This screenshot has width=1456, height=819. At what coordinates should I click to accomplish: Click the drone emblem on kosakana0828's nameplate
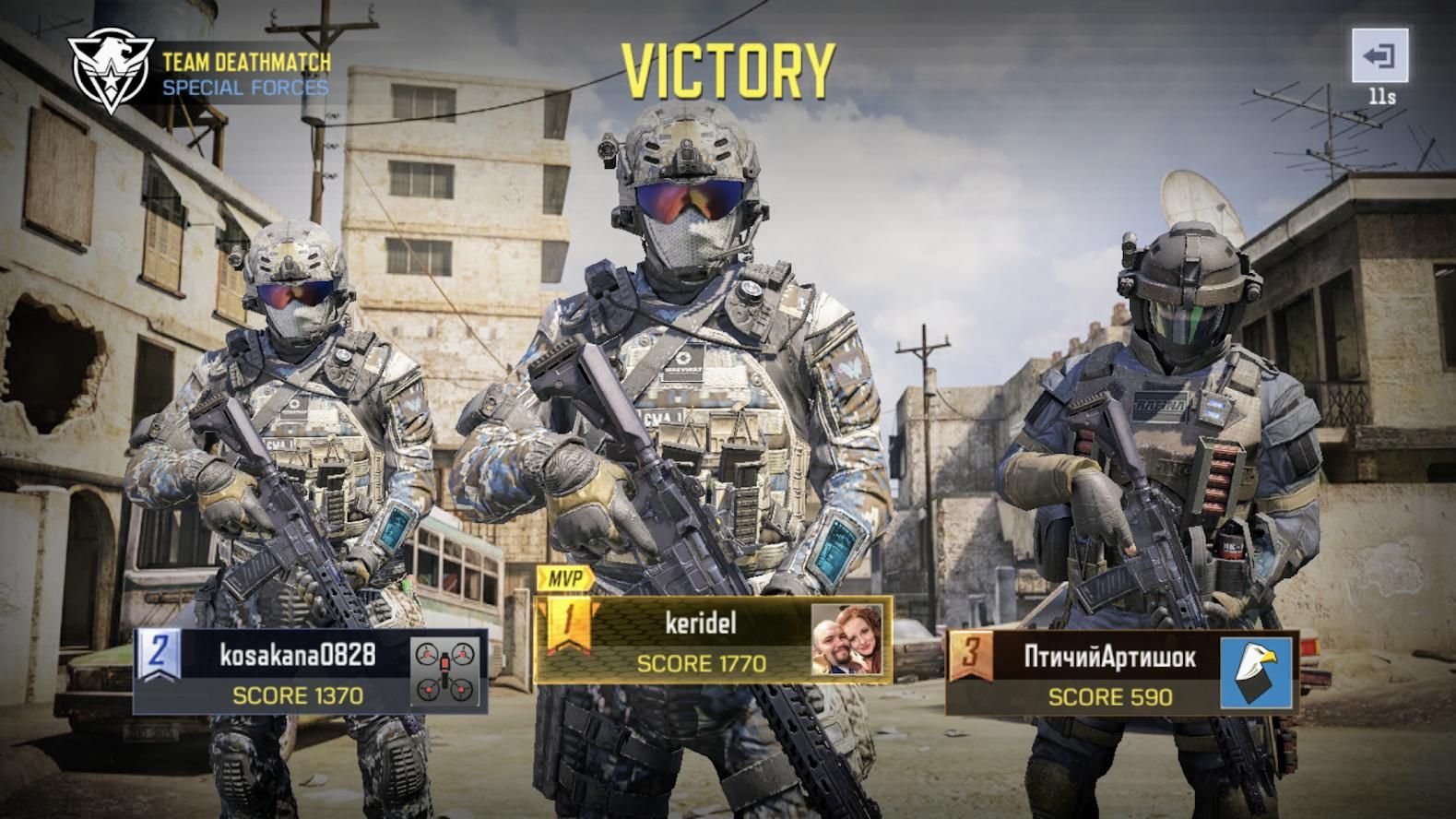click(446, 671)
